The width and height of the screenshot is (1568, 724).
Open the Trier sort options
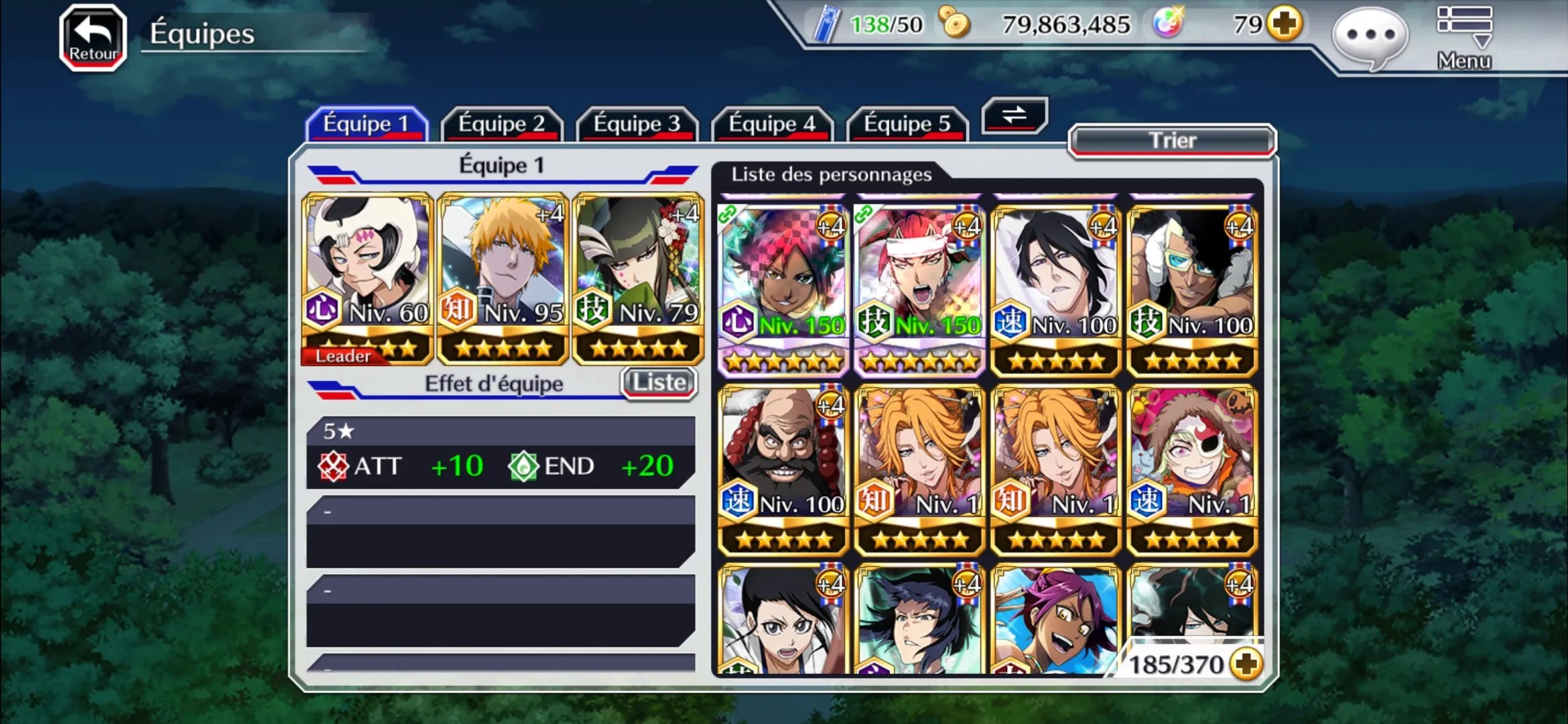[x=1172, y=141]
